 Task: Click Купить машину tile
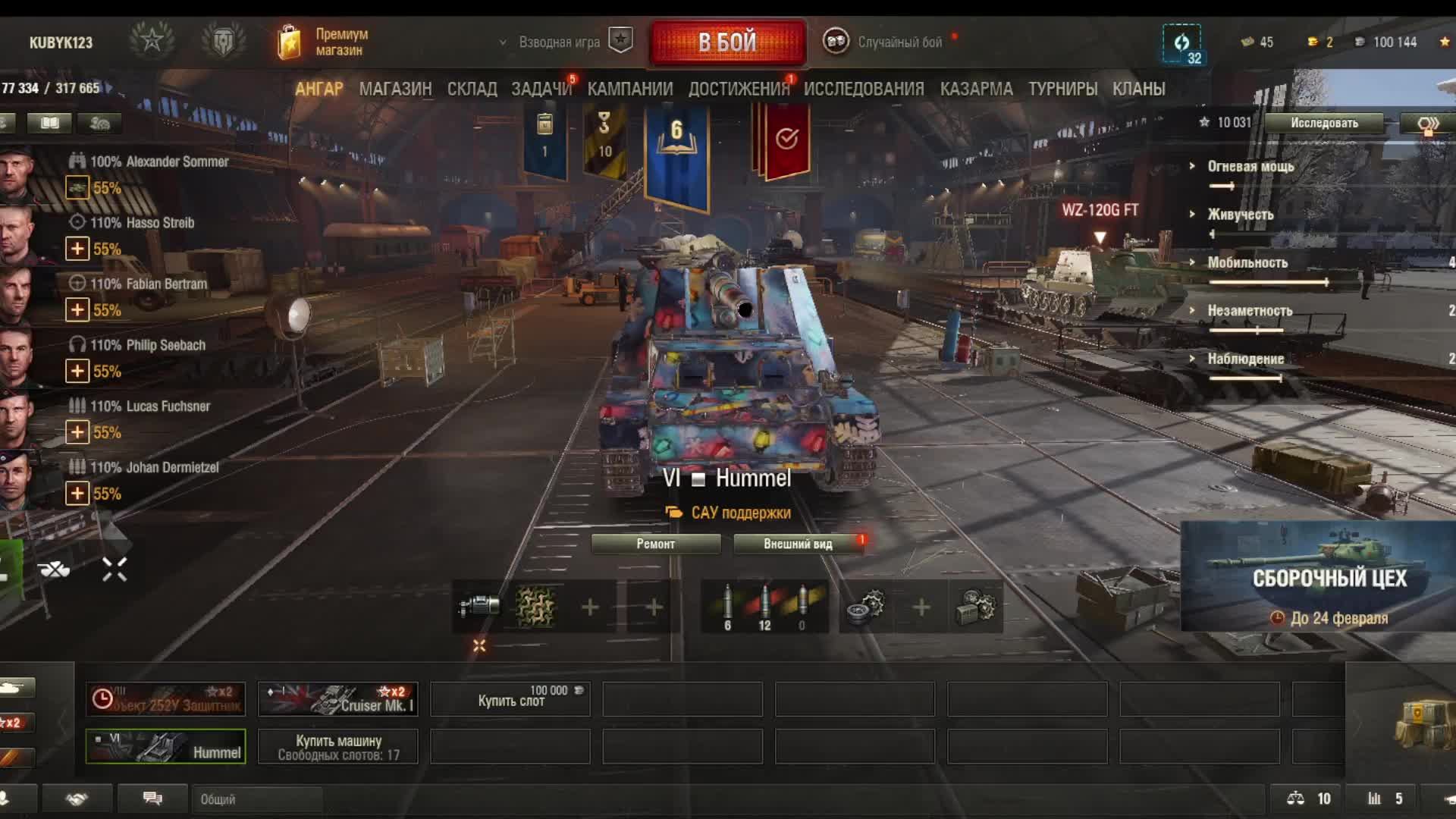(338, 747)
